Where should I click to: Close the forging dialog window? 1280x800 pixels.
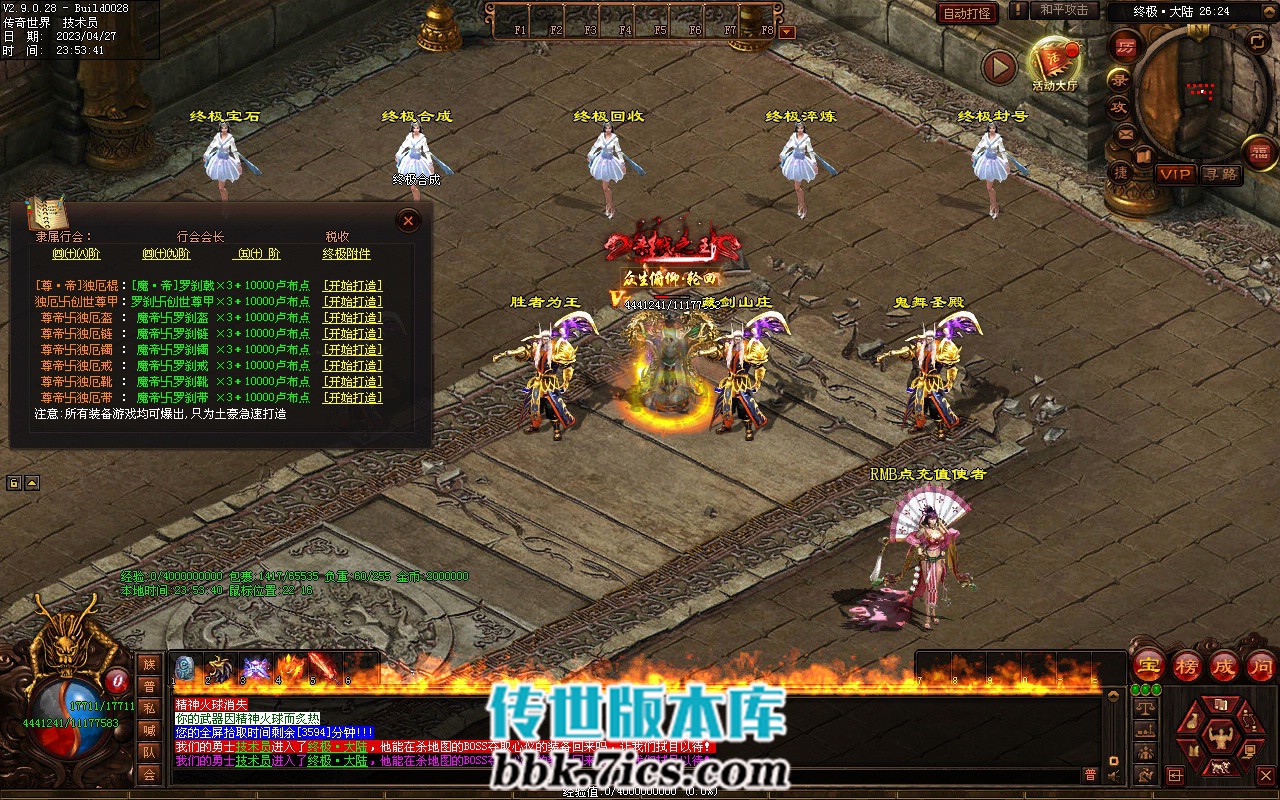(x=407, y=221)
